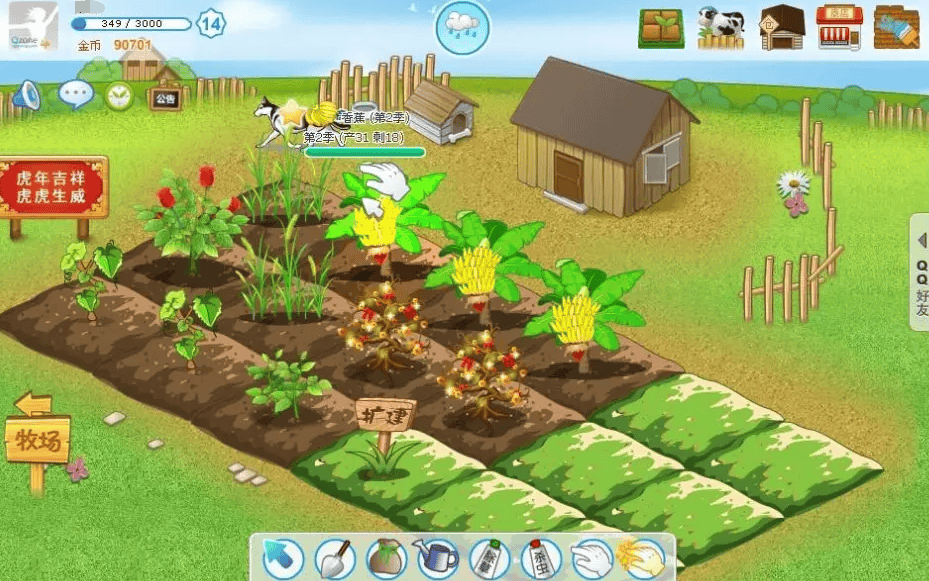
Task: Select the blue arrow cursor tool
Action: [283, 558]
